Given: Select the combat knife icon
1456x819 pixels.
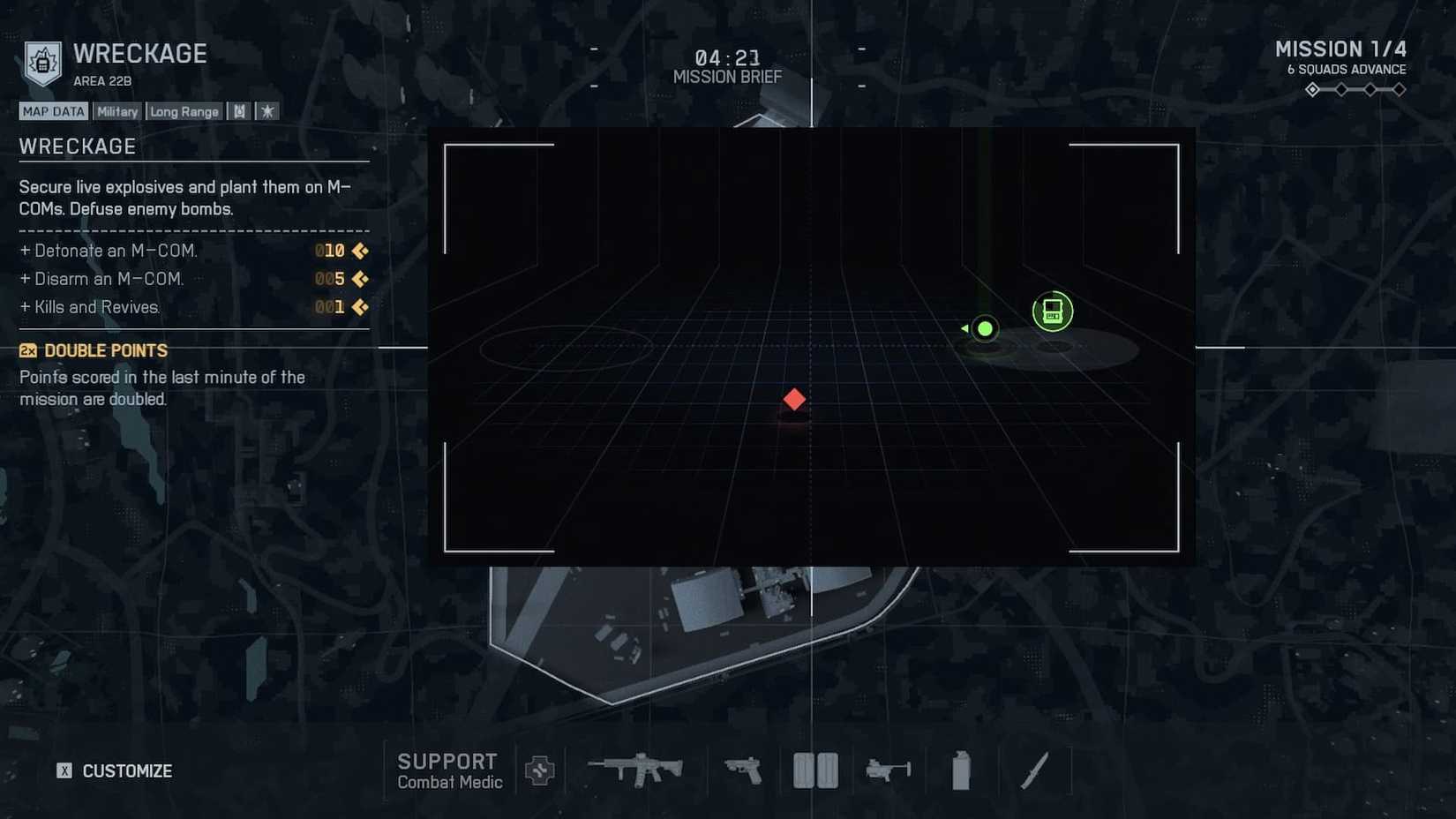Looking at the screenshot, I should [1035, 770].
